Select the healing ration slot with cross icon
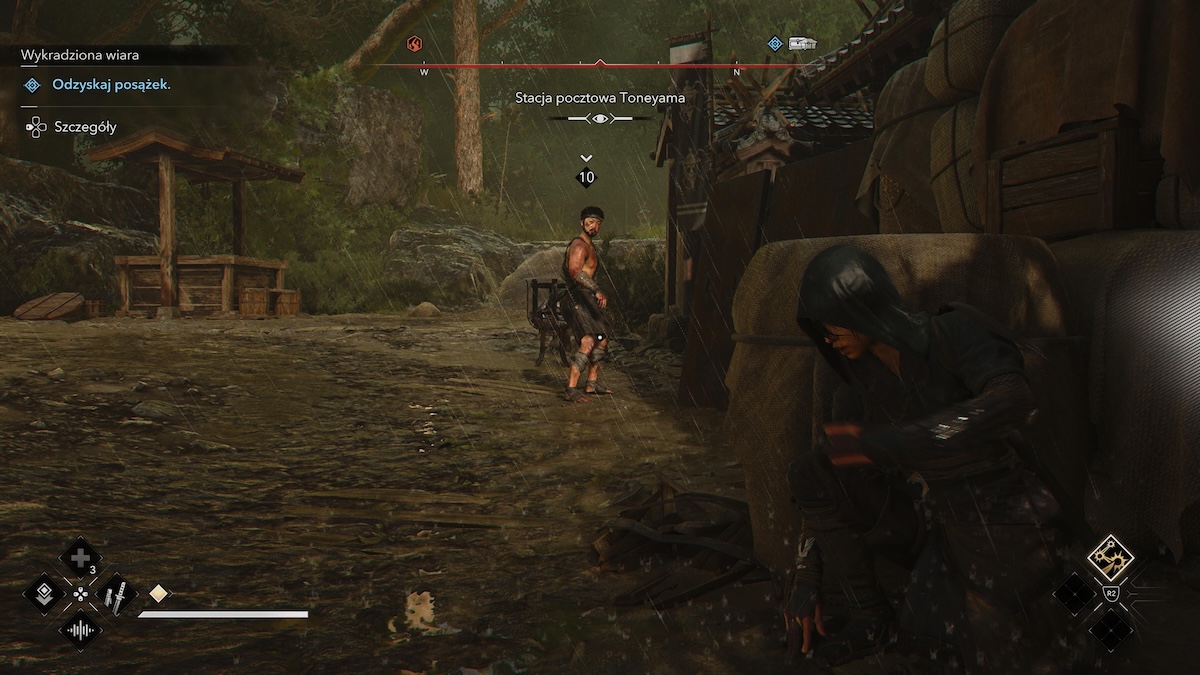1200x675 pixels. tap(79, 556)
